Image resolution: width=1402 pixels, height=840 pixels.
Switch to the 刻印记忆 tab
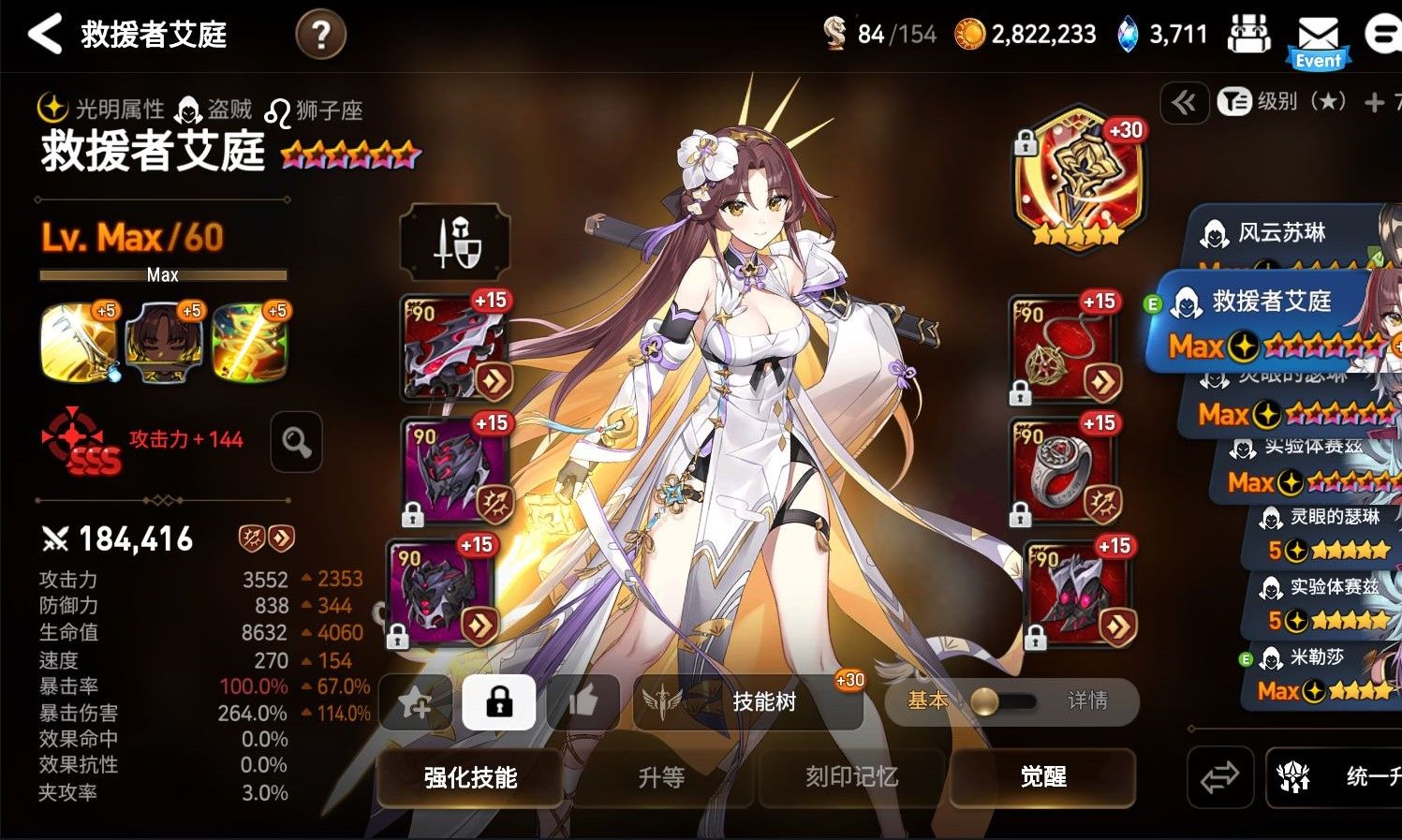coord(850,777)
